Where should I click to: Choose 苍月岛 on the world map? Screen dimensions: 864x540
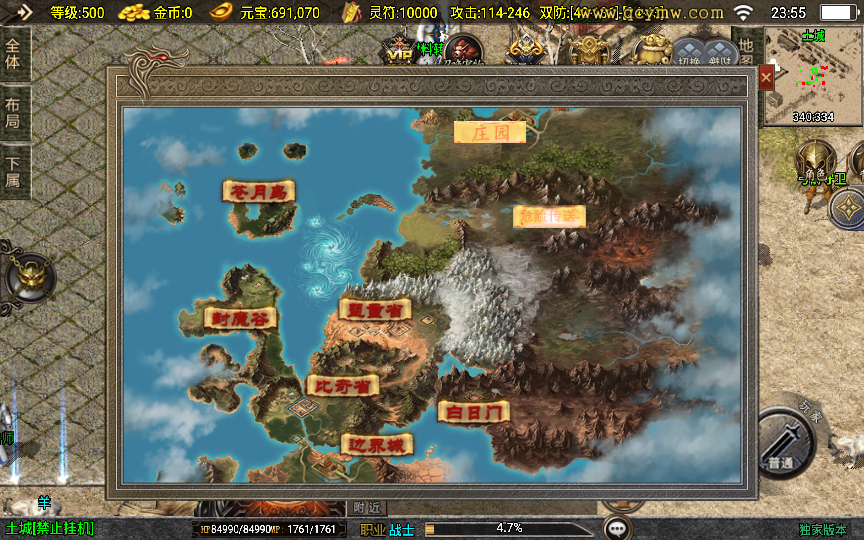point(259,191)
